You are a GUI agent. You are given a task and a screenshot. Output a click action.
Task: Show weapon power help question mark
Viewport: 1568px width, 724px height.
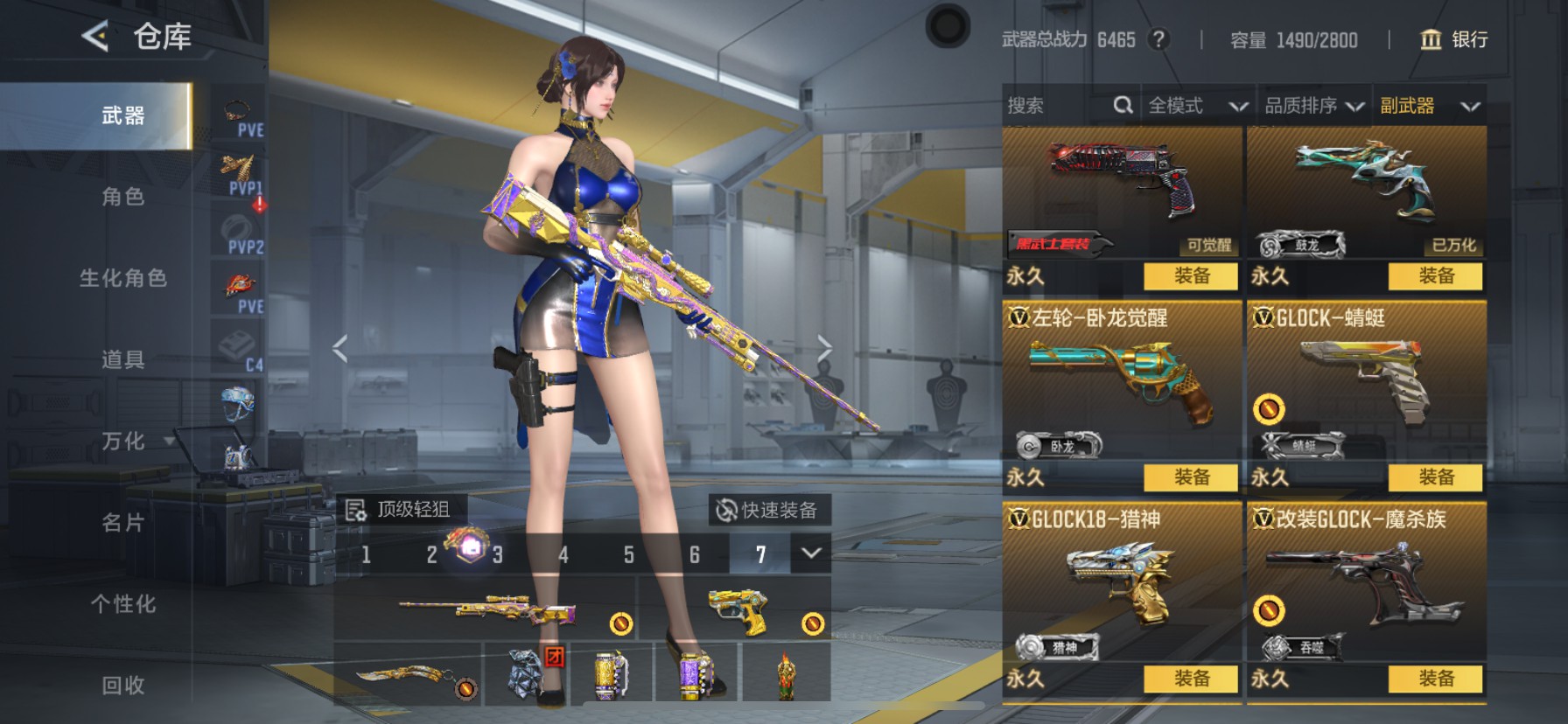(x=1158, y=39)
